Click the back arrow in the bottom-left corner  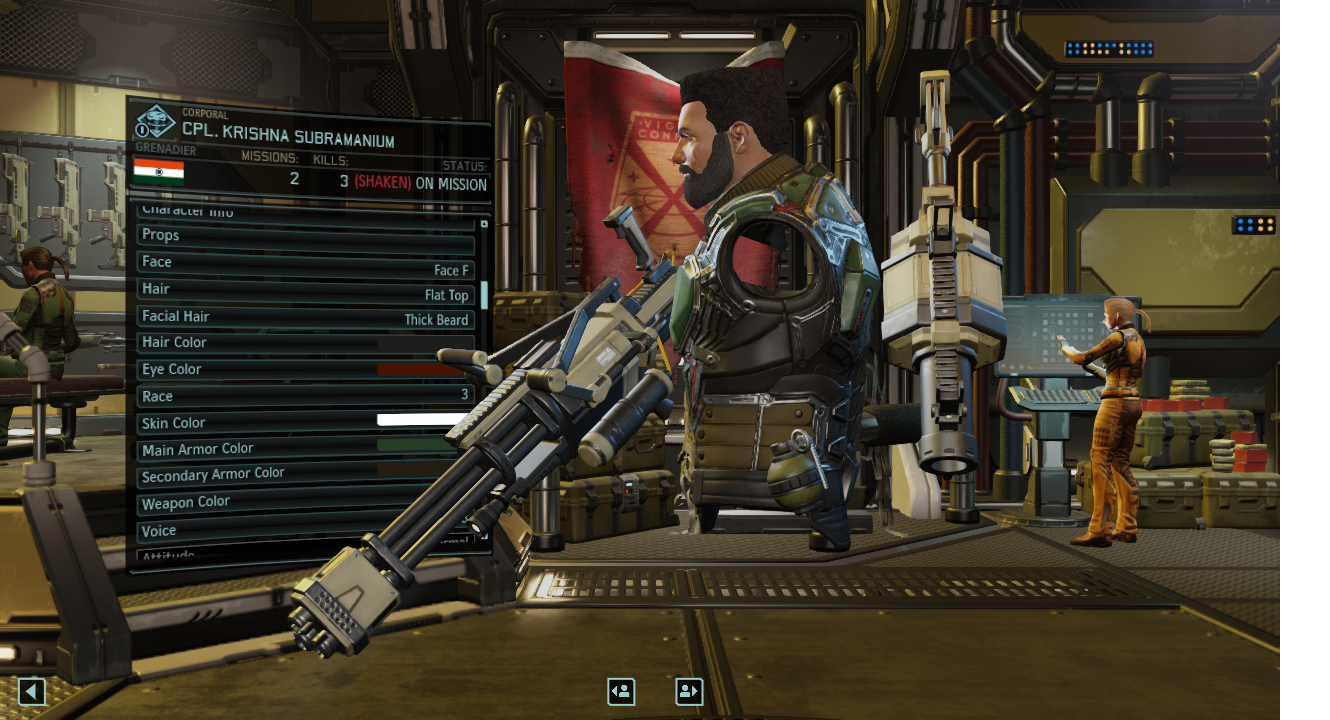[x=30, y=691]
